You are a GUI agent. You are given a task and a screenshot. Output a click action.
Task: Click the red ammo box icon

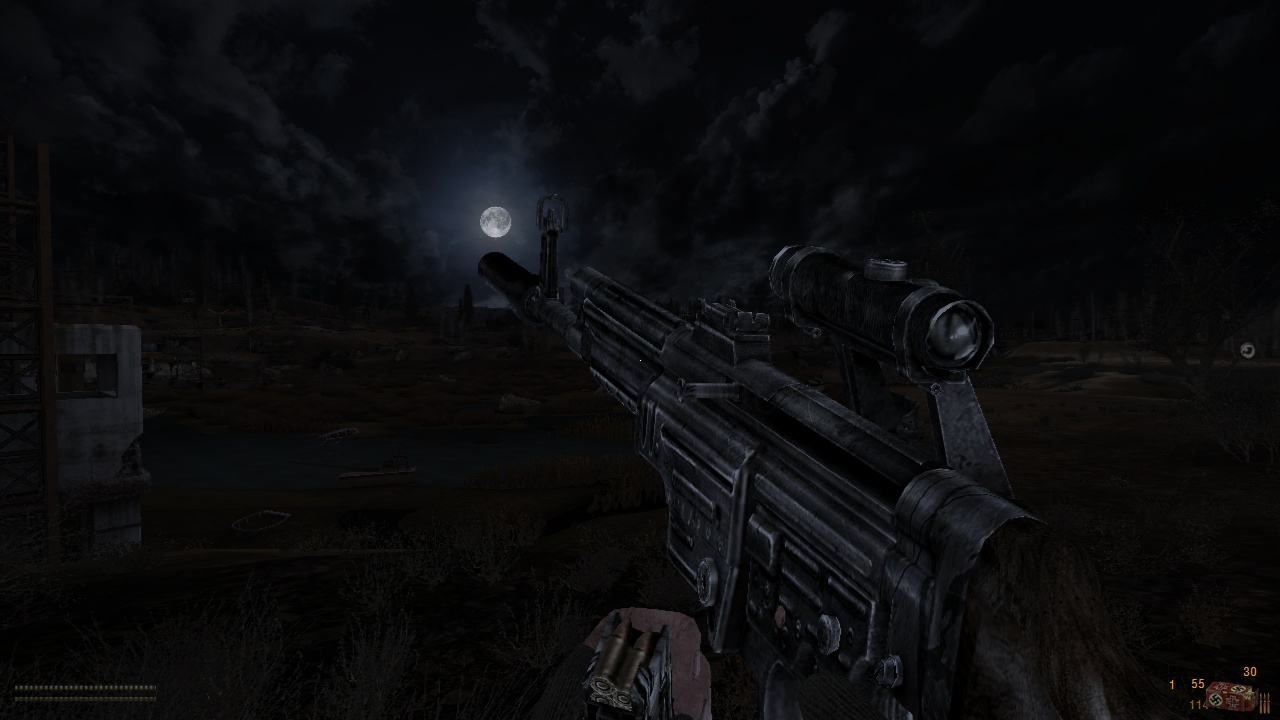point(1232,695)
